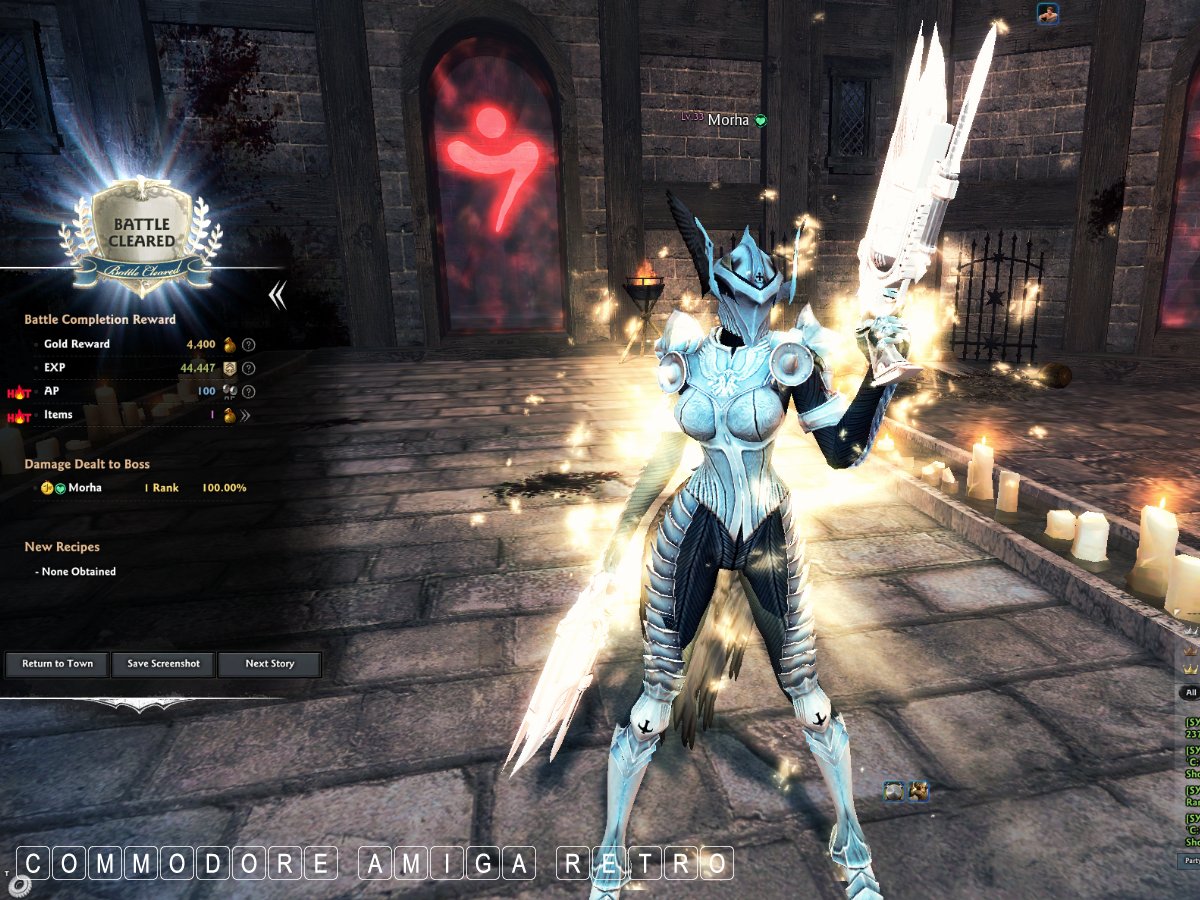The width and height of the screenshot is (1200, 900).
Task: Switch to the All chat tab
Action: (x=1190, y=692)
